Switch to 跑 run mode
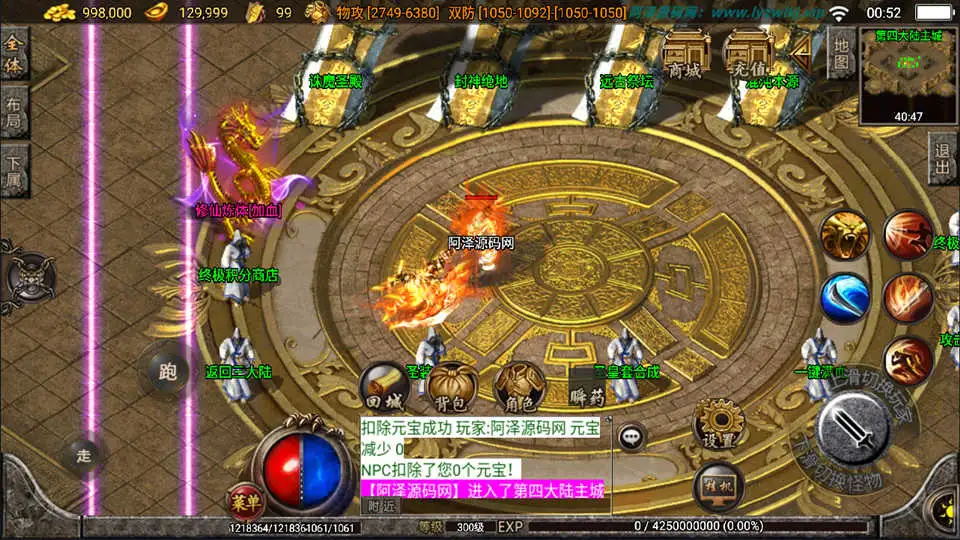 click(x=167, y=372)
